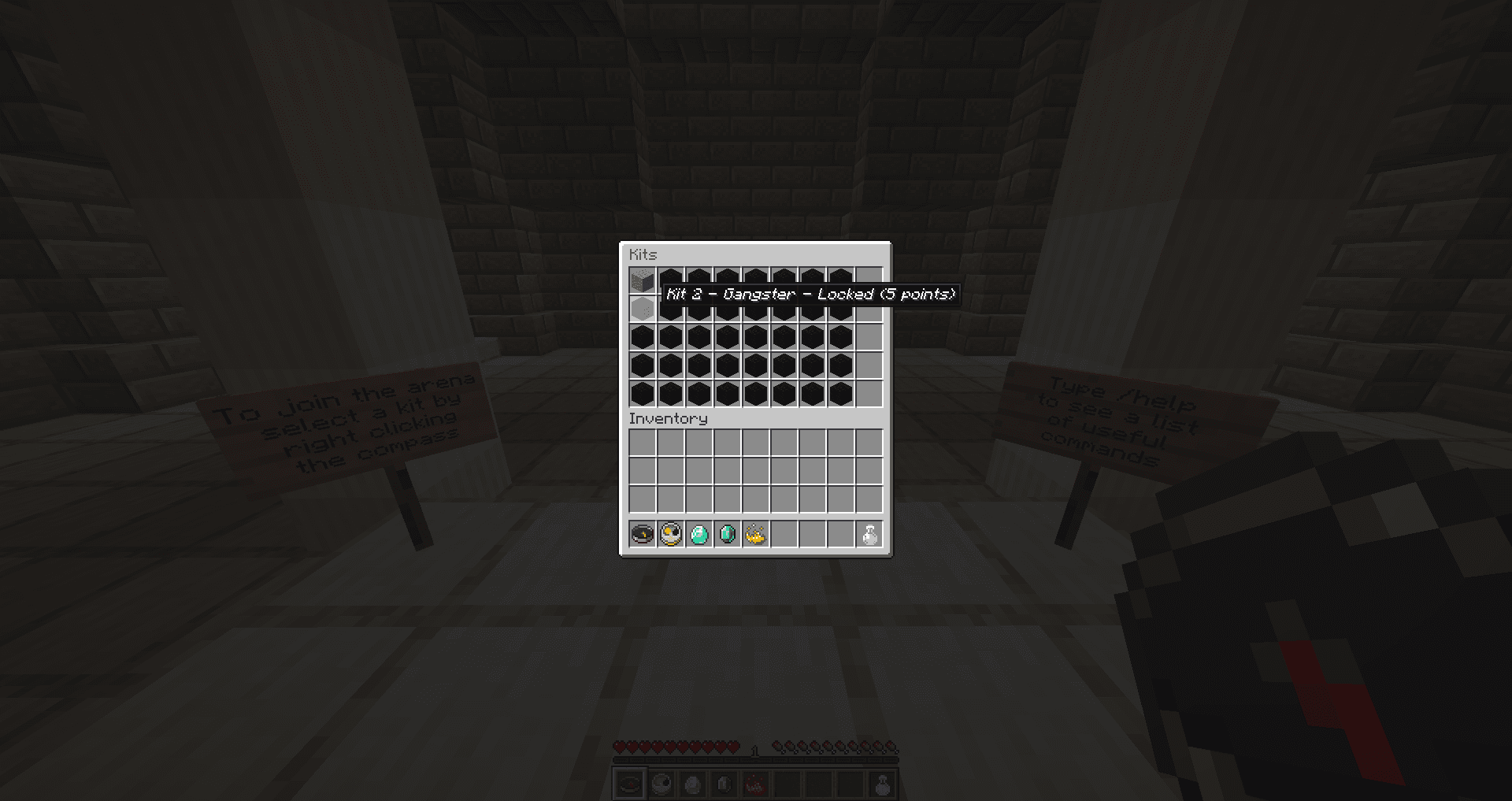
Task: Select the compass in the first inventory slot
Action: pyautogui.click(x=641, y=534)
